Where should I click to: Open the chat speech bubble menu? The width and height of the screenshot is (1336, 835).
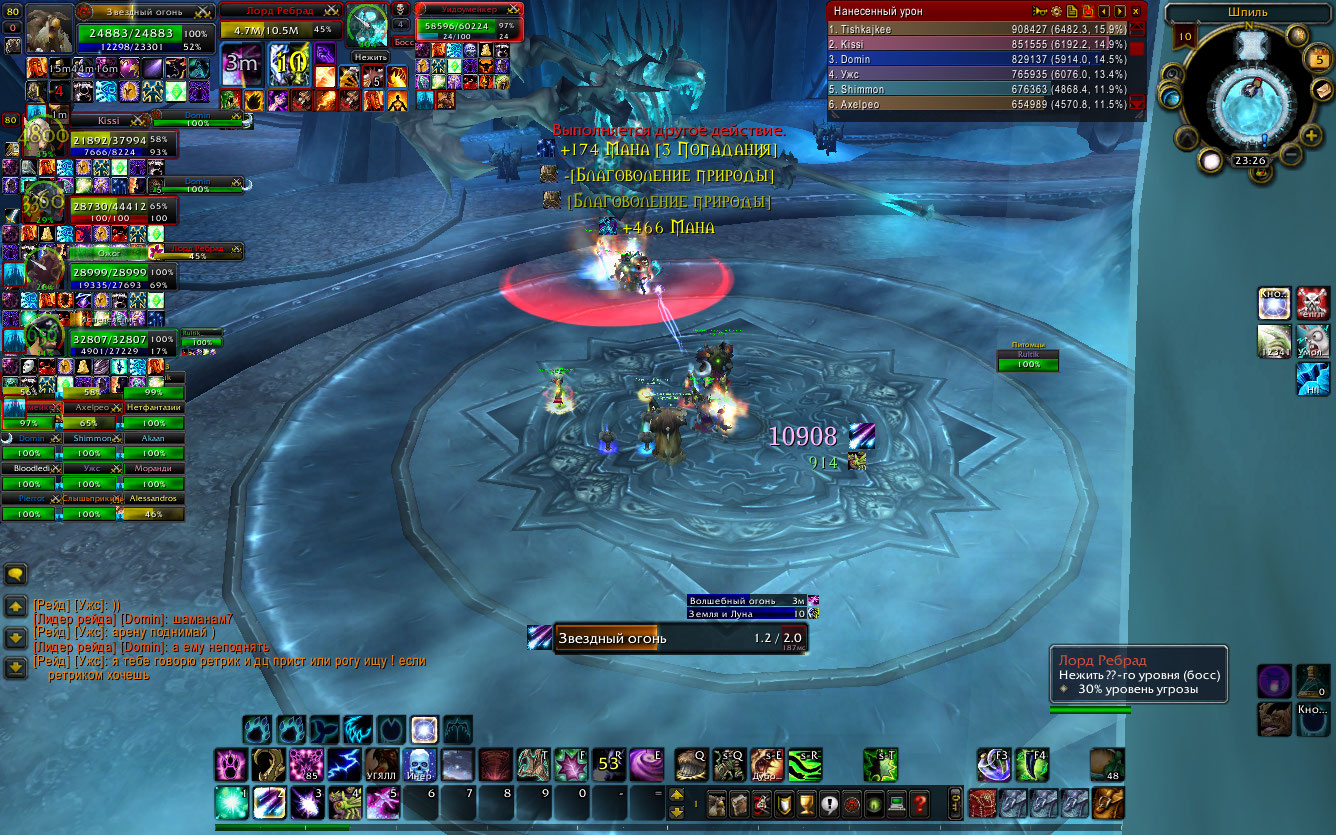coord(15,574)
